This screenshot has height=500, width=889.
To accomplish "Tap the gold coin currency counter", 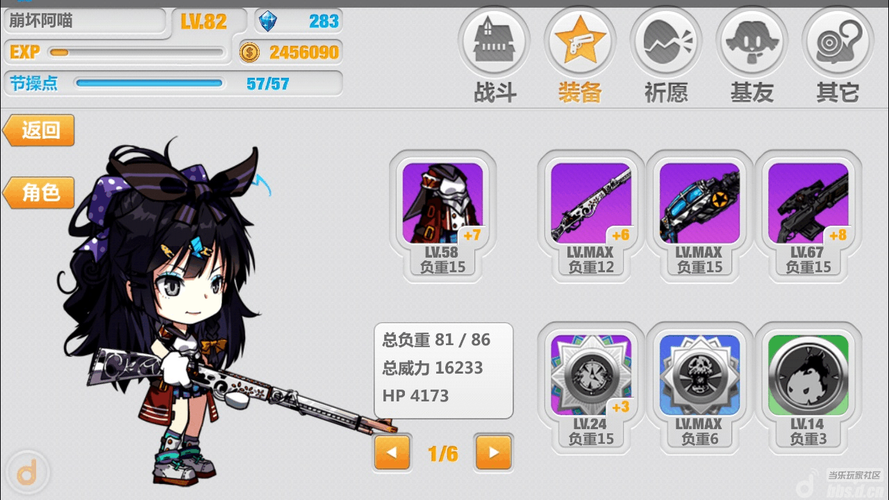I will (x=290, y=52).
